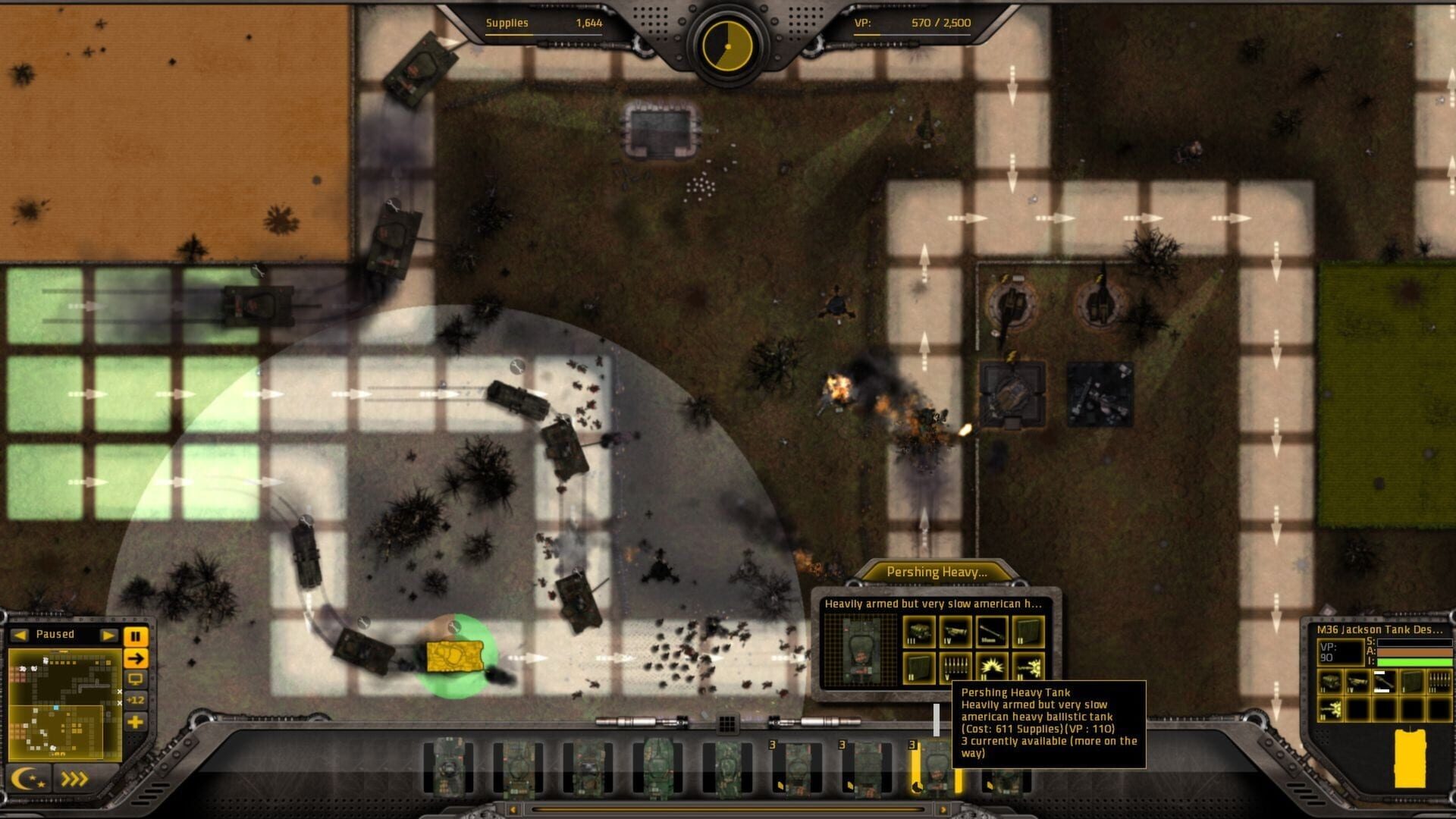
Task: Click the monitor view icon beside the minimap
Action: coord(136,680)
